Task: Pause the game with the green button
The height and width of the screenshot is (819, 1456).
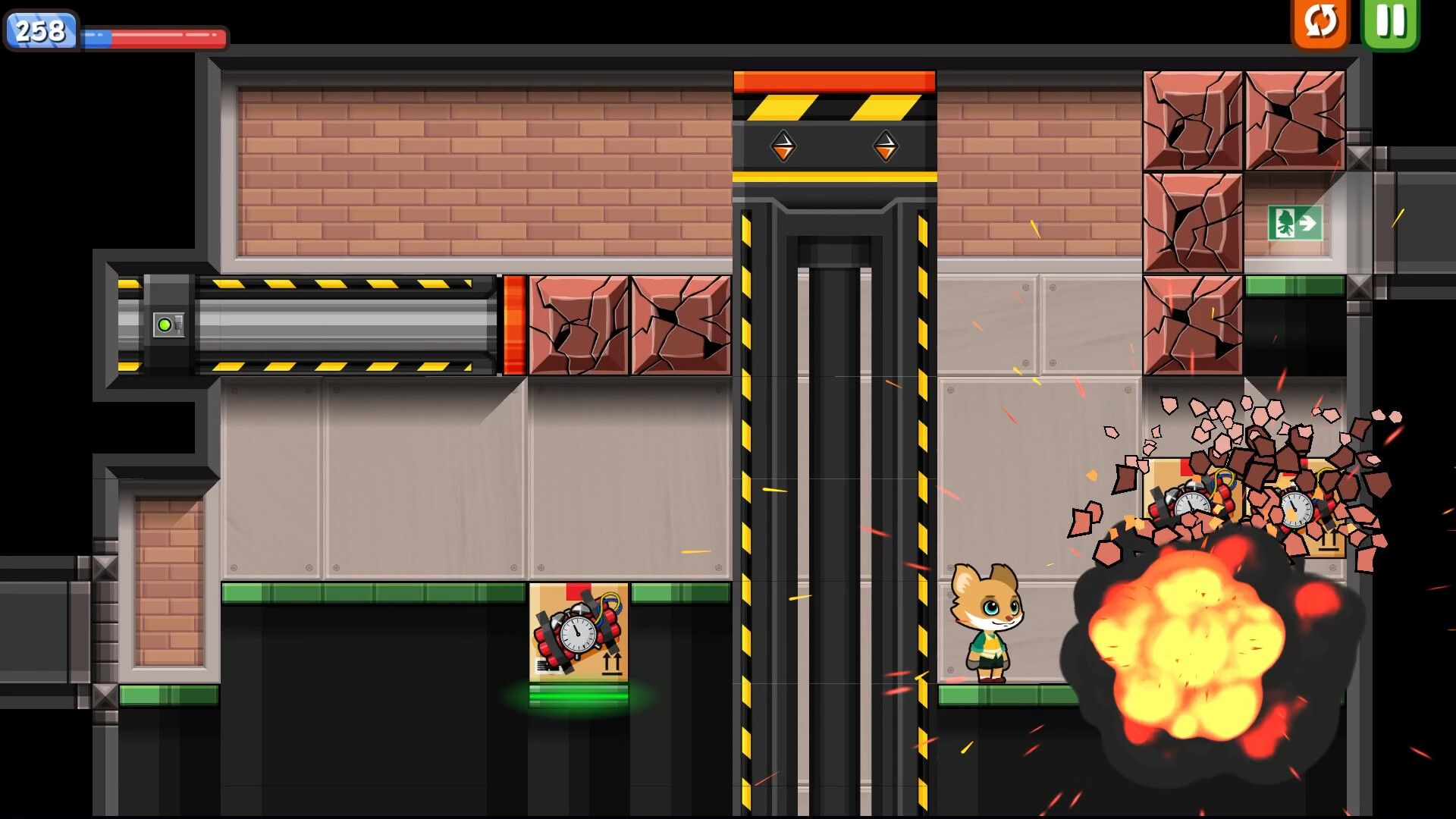Action: (x=1390, y=21)
